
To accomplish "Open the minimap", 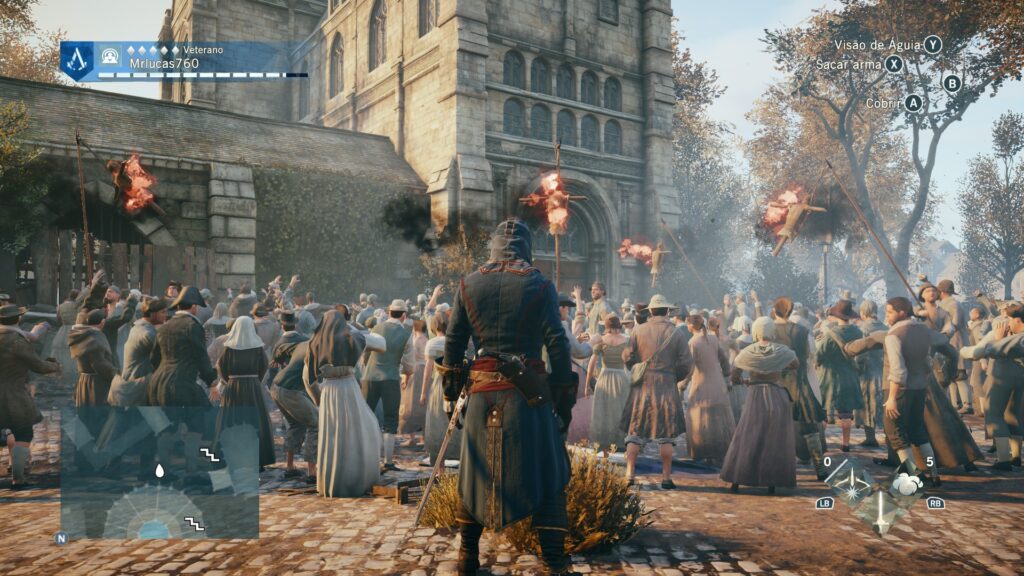I will pyautogui.click(x=159, y=472).
